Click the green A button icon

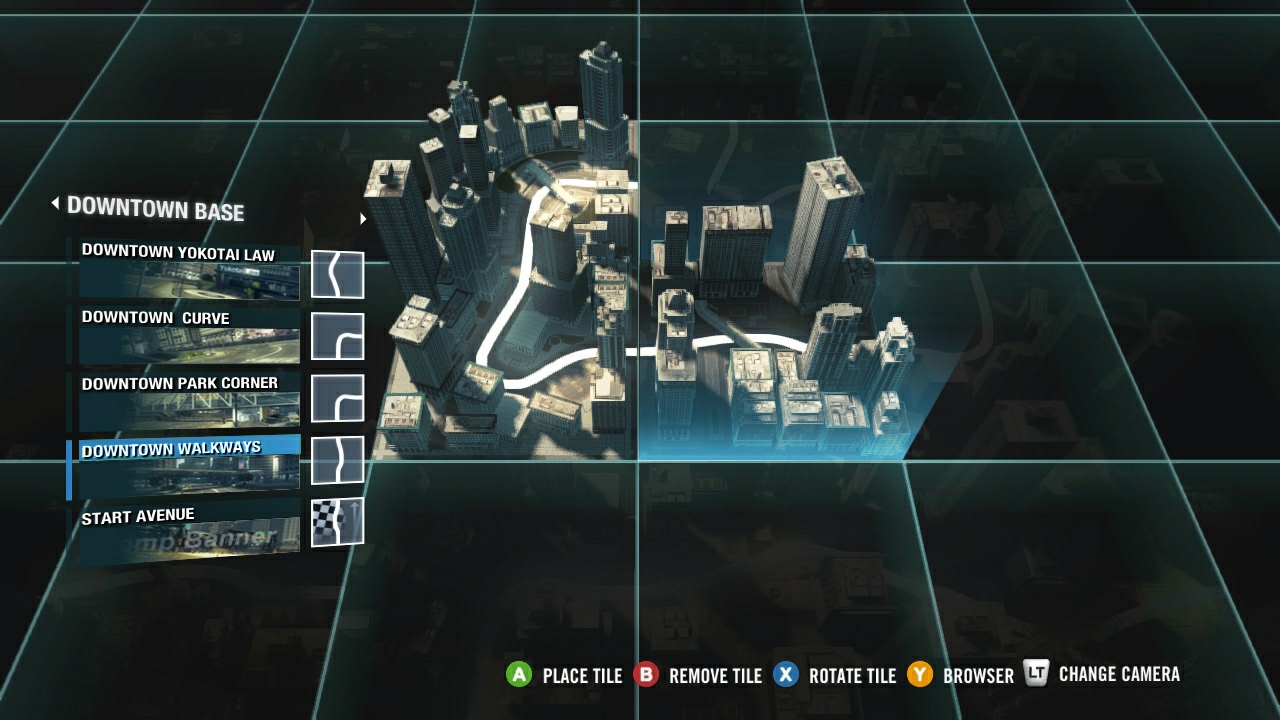pyautogui.click(x=521, y=675)
